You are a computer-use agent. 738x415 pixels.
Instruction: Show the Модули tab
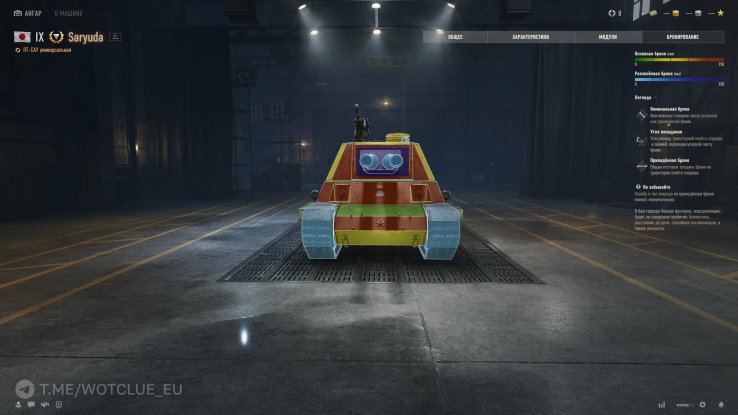[608, 37]
